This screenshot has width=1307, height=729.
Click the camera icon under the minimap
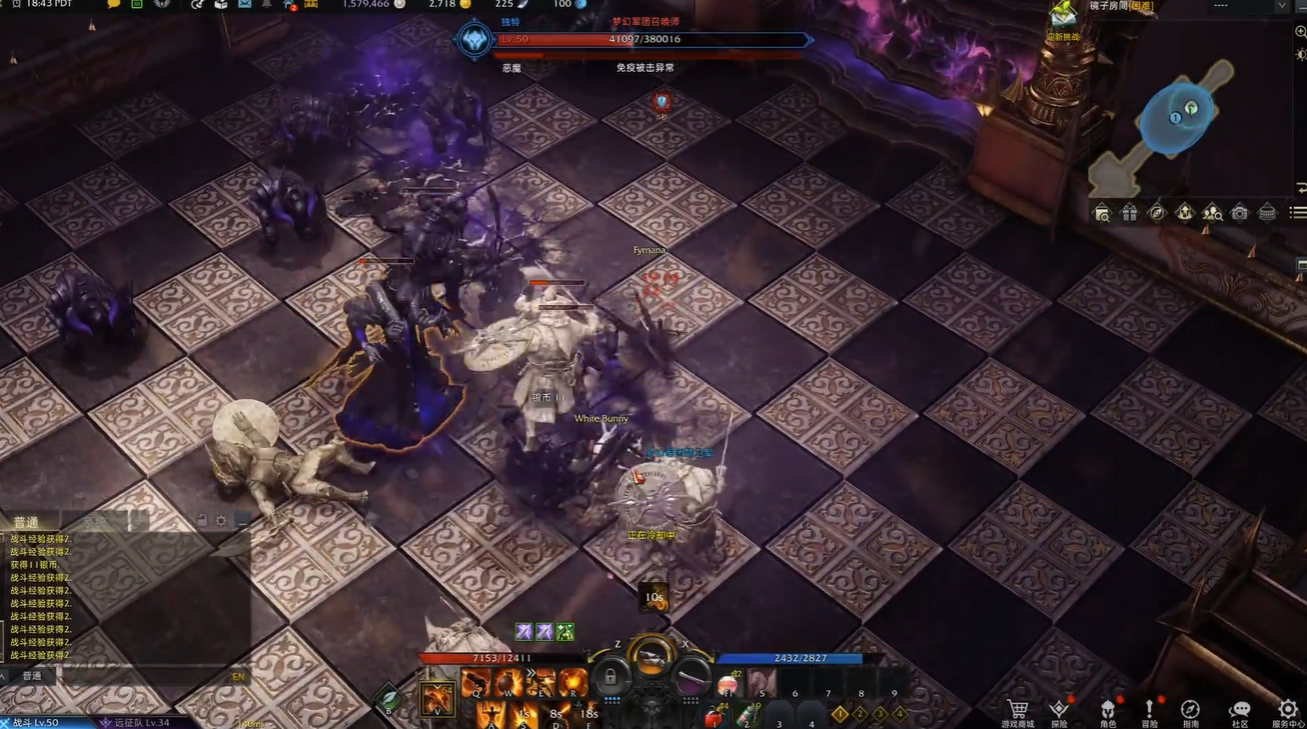point(1239,212)
